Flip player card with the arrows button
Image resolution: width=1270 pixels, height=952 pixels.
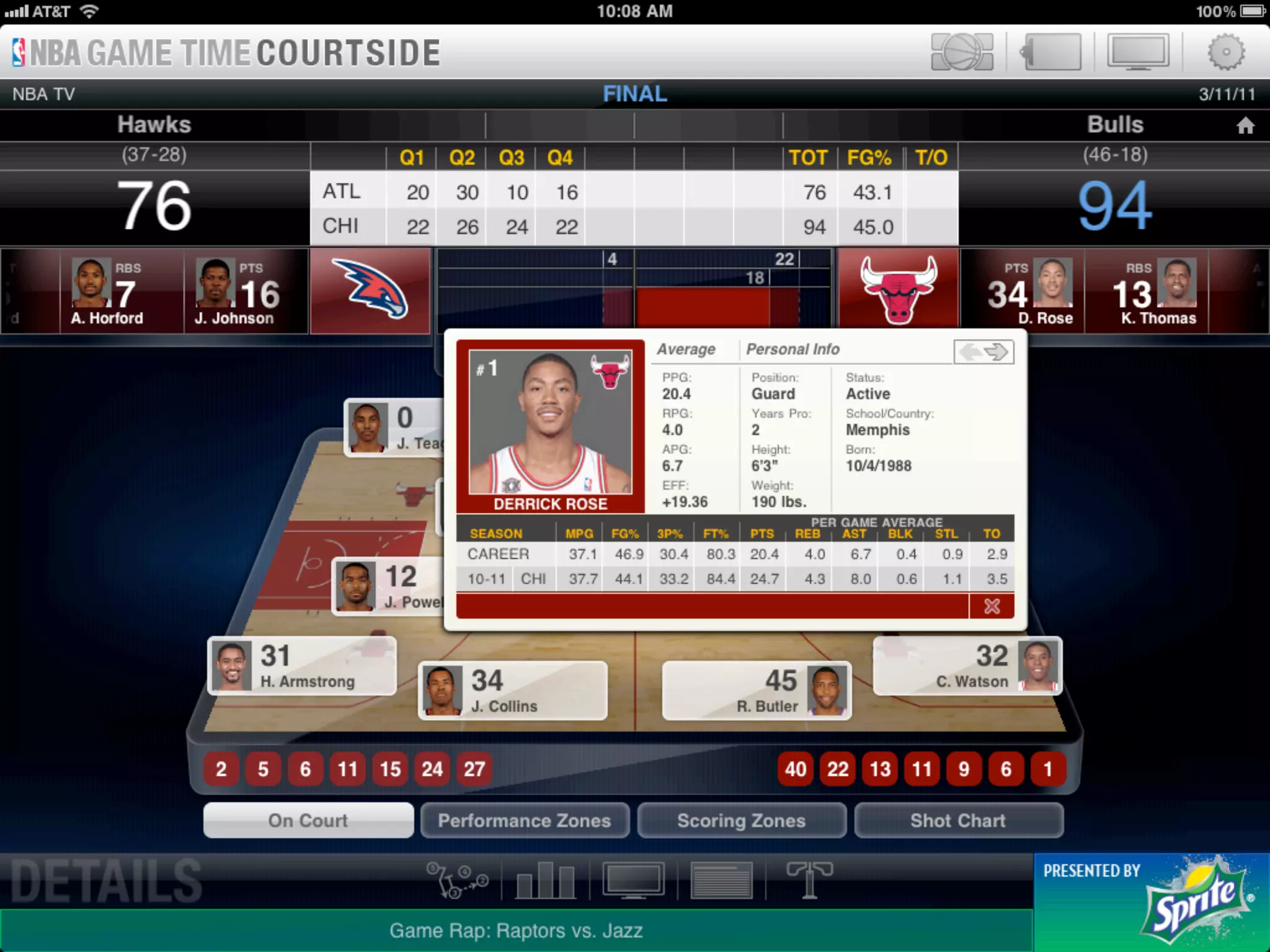[984, 352]
